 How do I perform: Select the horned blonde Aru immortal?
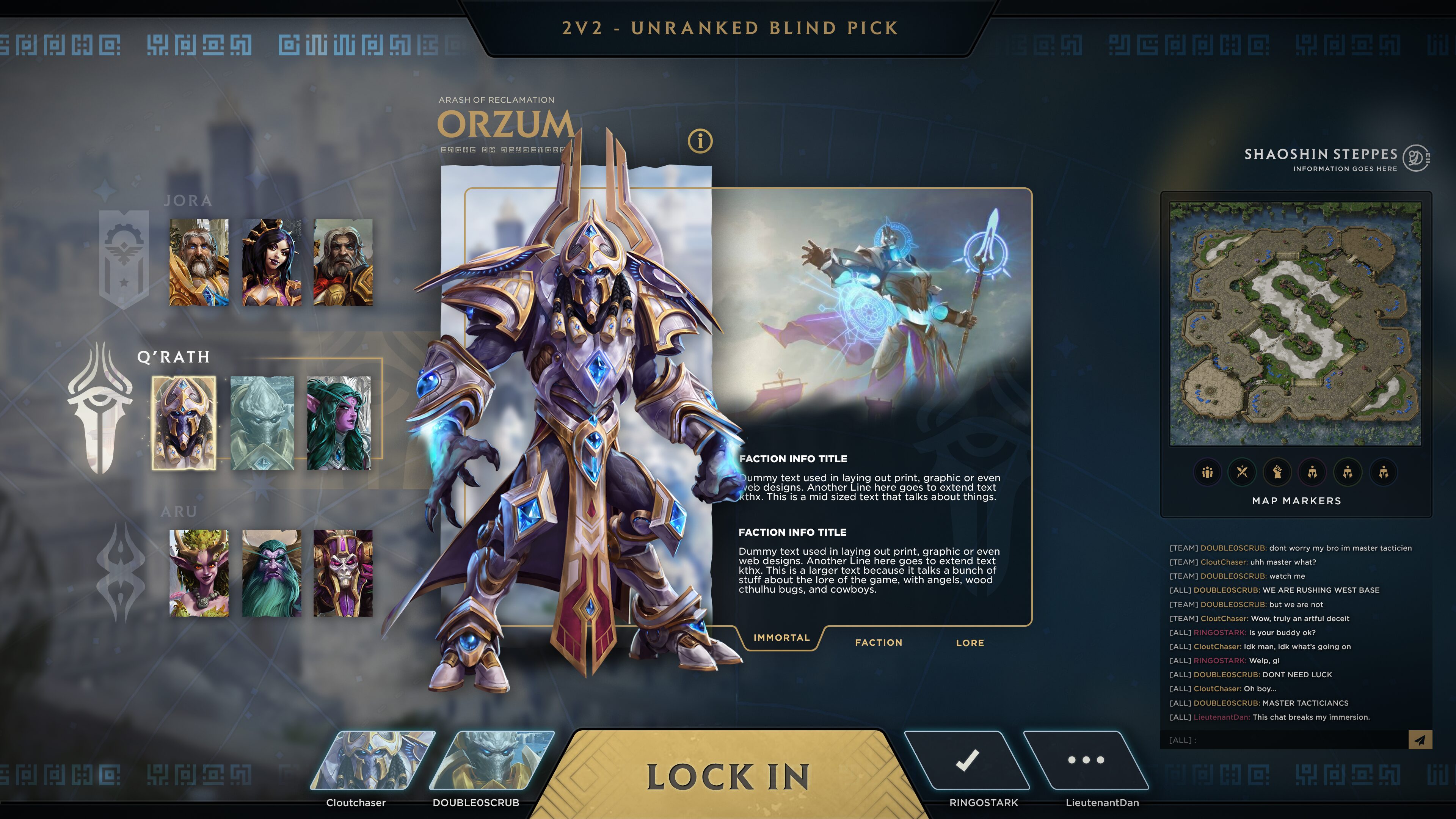pyautogui.click(x=199, y=573)
